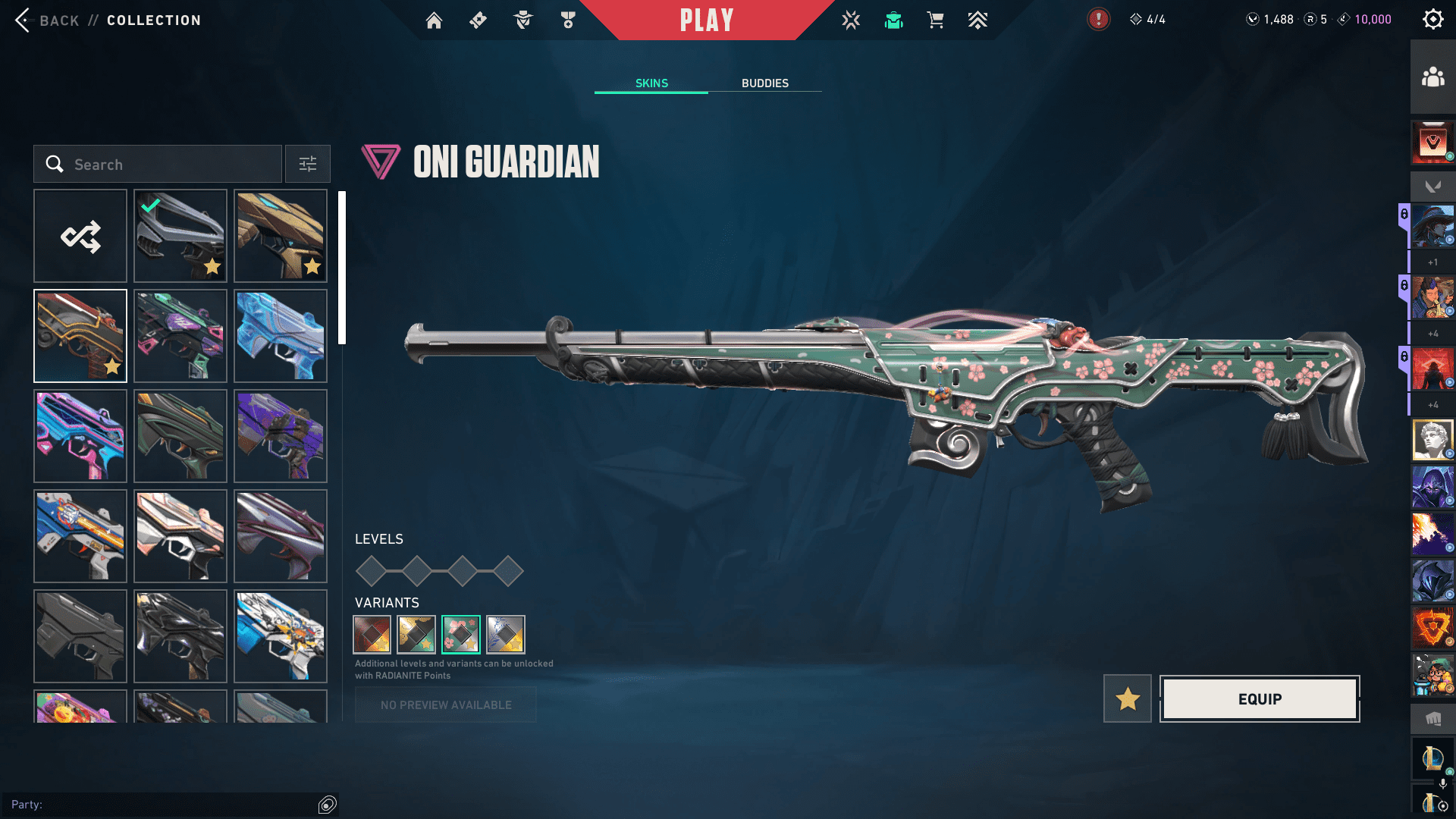Viewport: 1456px width, 819px height.
Task: Choose the gold and tan Guardian skin
Action: click(281, 237)
